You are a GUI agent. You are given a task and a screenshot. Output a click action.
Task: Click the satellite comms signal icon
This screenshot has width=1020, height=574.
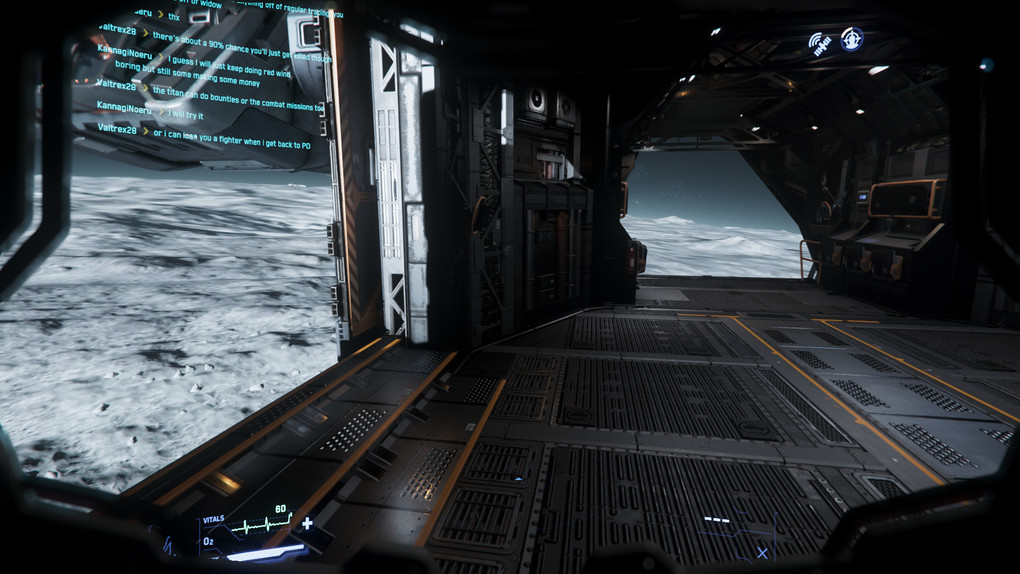pos(820,43)
